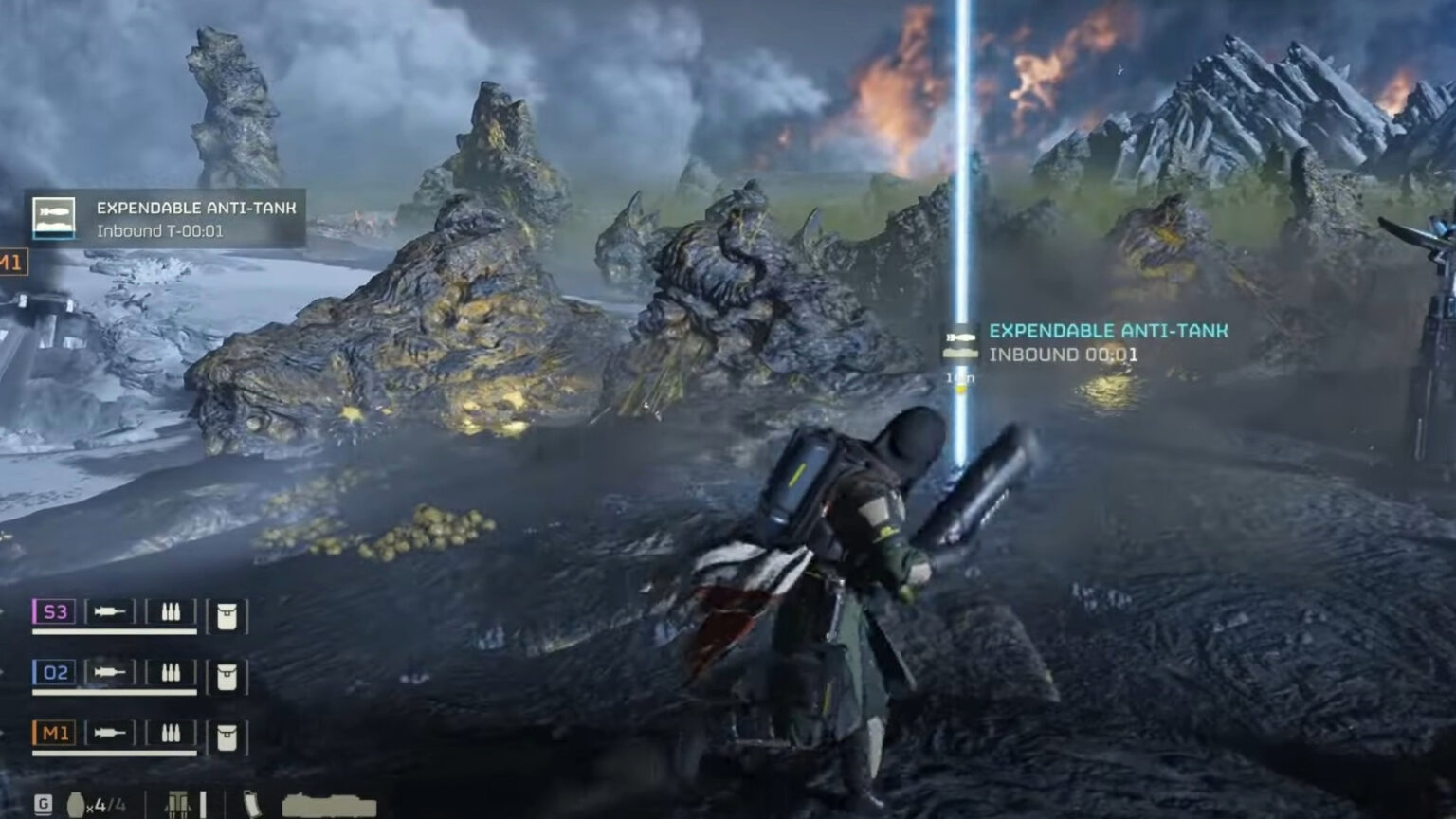The image size is (1456, 819).
Task: Click O2's supply backpack icon
Action: [227, 676]
